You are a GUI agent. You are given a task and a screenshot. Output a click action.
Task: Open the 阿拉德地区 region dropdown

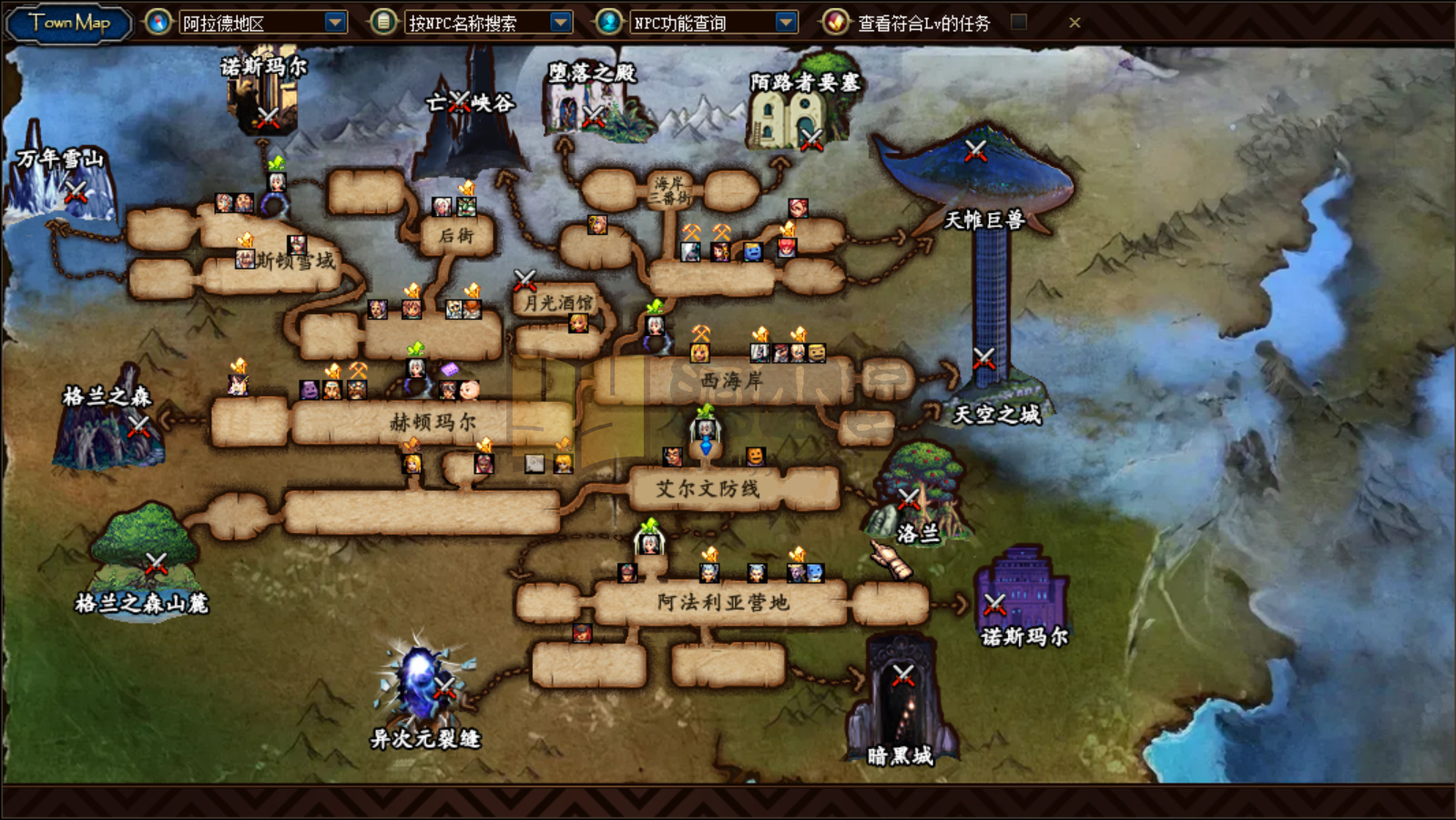tap(336, 23)
